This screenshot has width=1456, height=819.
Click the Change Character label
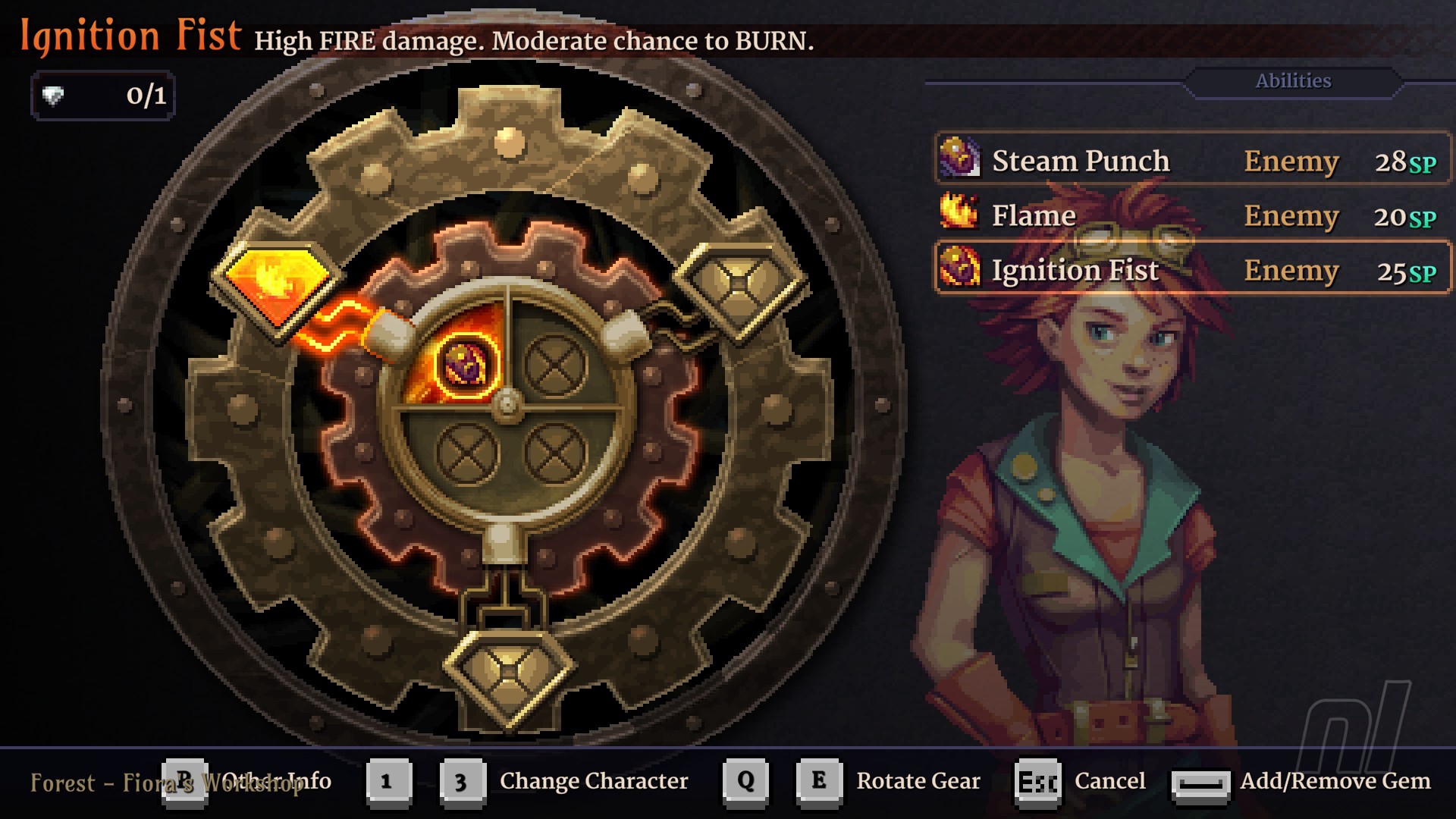pyautogui.click(x=593, y=780)
